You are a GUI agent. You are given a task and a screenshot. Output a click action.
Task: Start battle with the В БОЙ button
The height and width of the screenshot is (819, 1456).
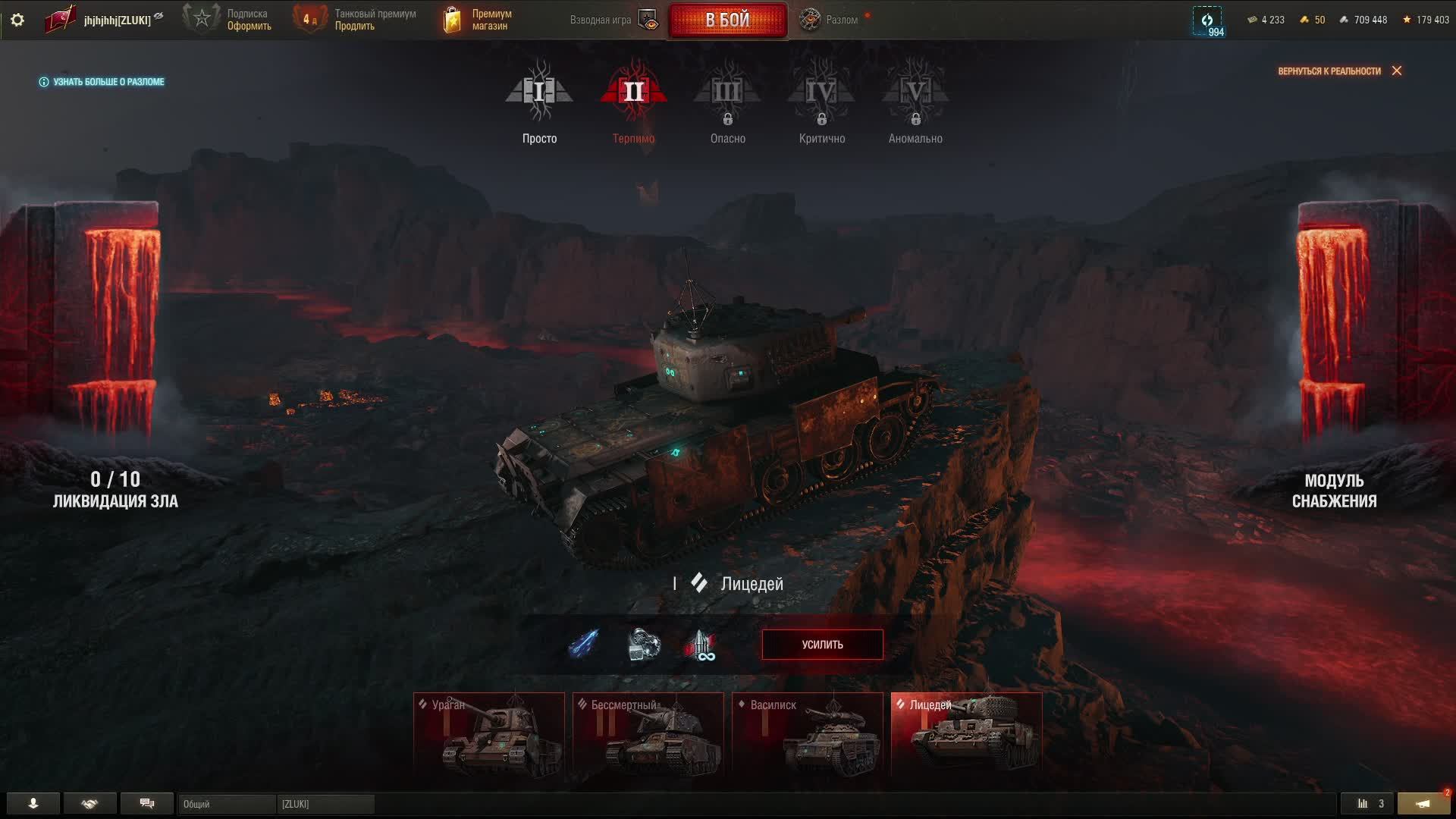pos(727,20)
